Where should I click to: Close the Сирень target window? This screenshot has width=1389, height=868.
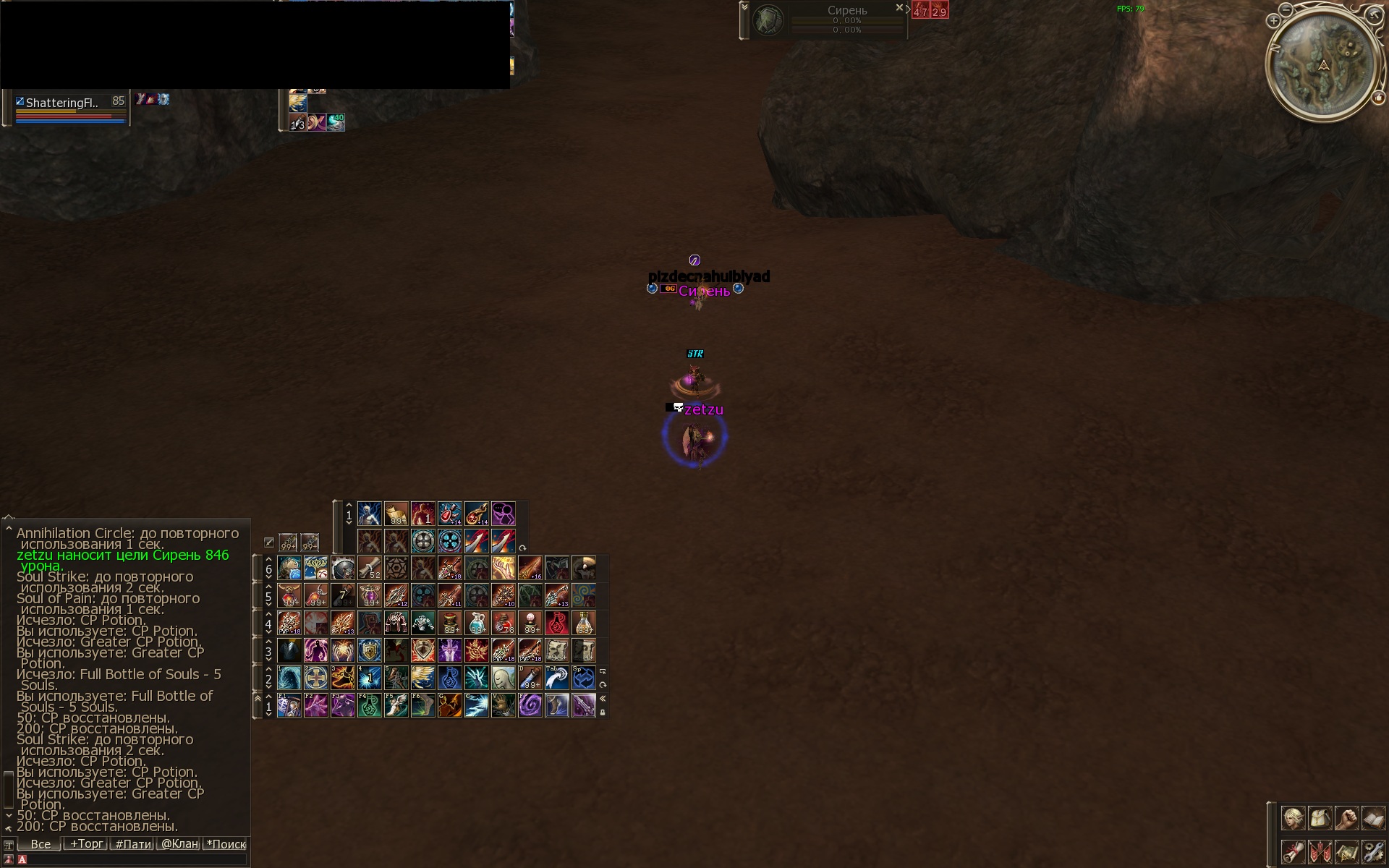click(899, 8)
